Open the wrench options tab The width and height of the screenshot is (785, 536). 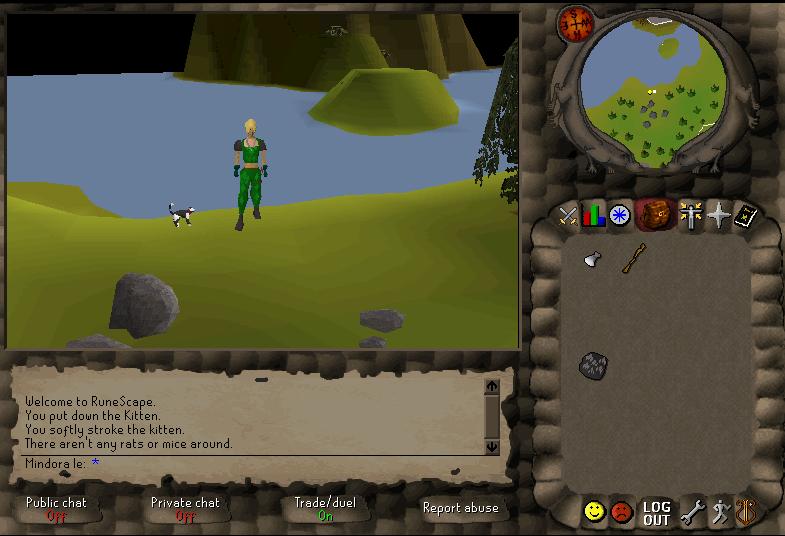(692, 513)
